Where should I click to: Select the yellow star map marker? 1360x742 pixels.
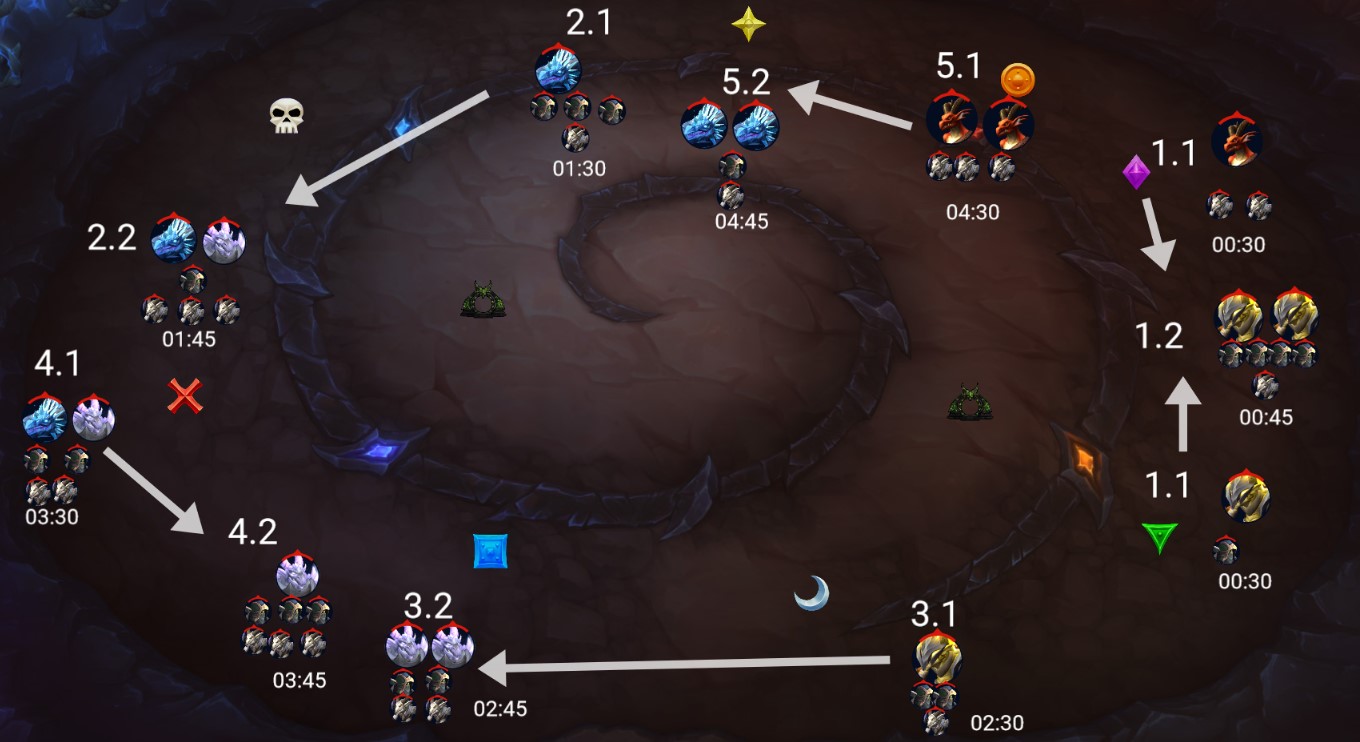(748, 25)
